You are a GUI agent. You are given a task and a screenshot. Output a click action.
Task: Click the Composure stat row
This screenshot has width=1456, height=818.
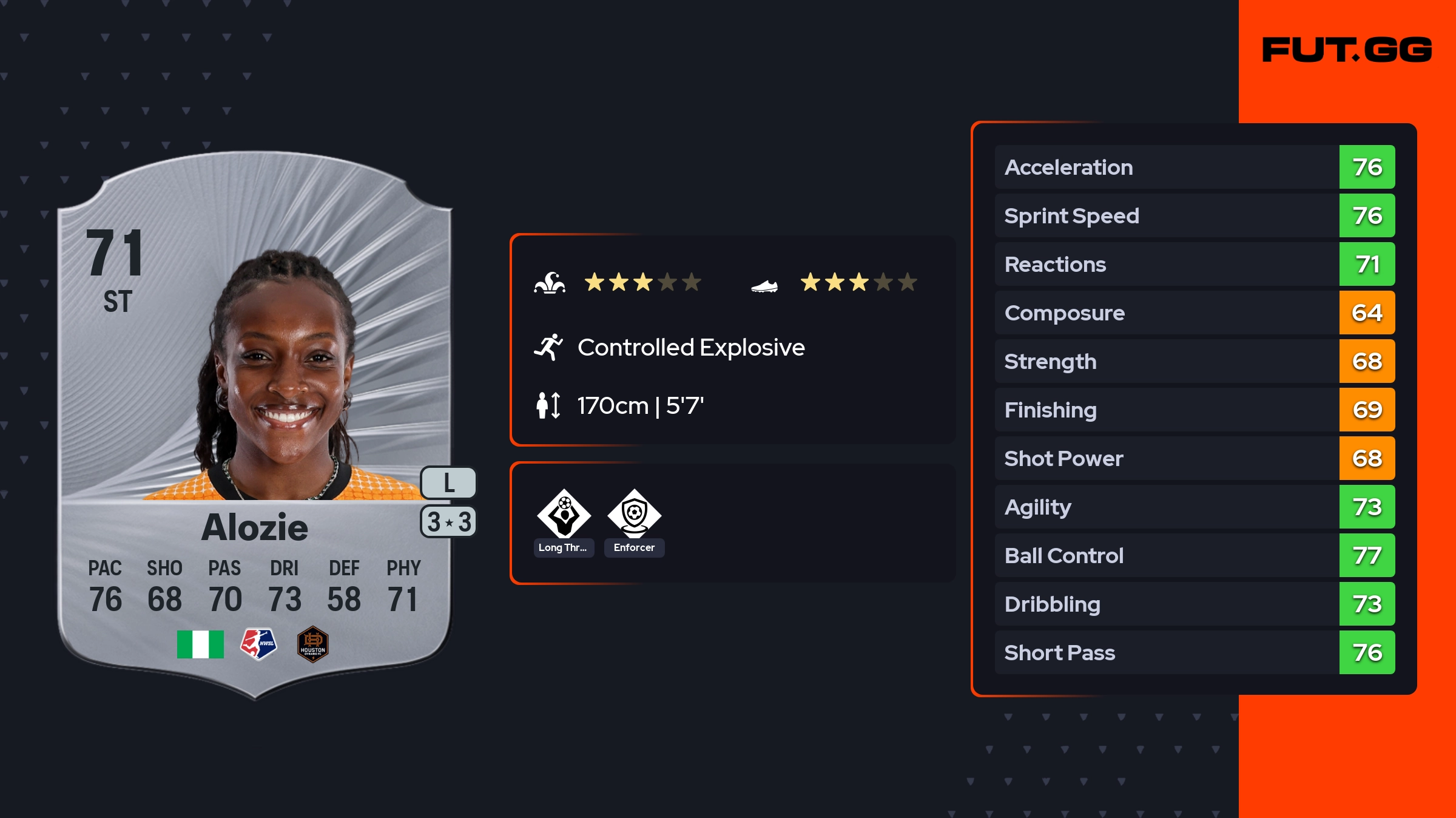click(x=1194, y=313)
